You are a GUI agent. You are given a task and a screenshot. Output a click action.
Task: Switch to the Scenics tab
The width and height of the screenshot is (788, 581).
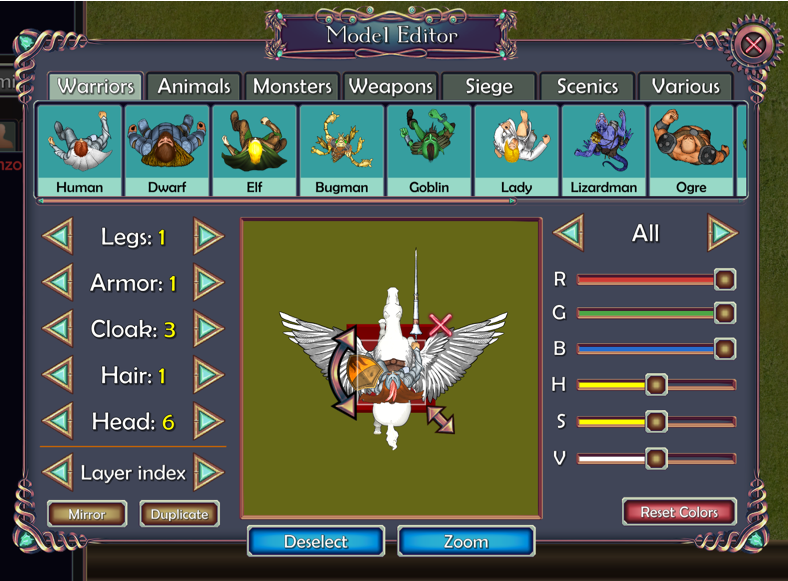click(x=587, y=87)
